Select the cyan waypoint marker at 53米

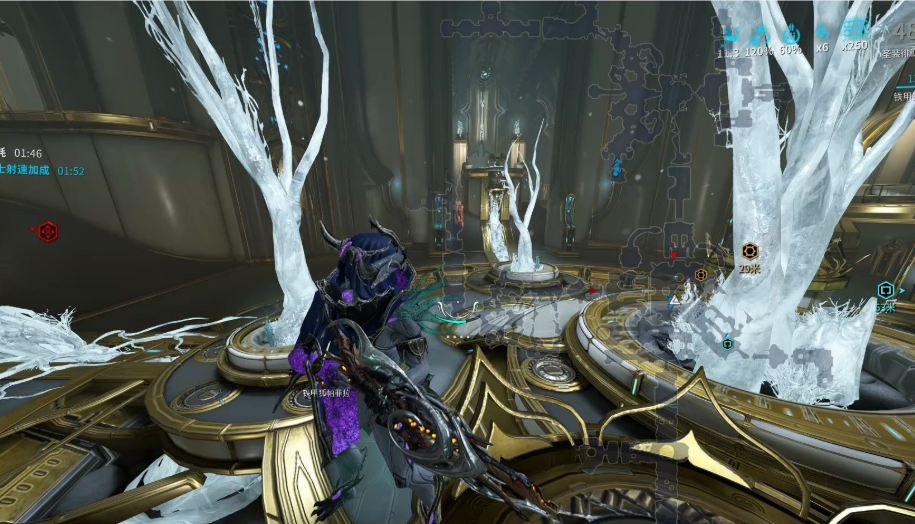tap(885, 290)
